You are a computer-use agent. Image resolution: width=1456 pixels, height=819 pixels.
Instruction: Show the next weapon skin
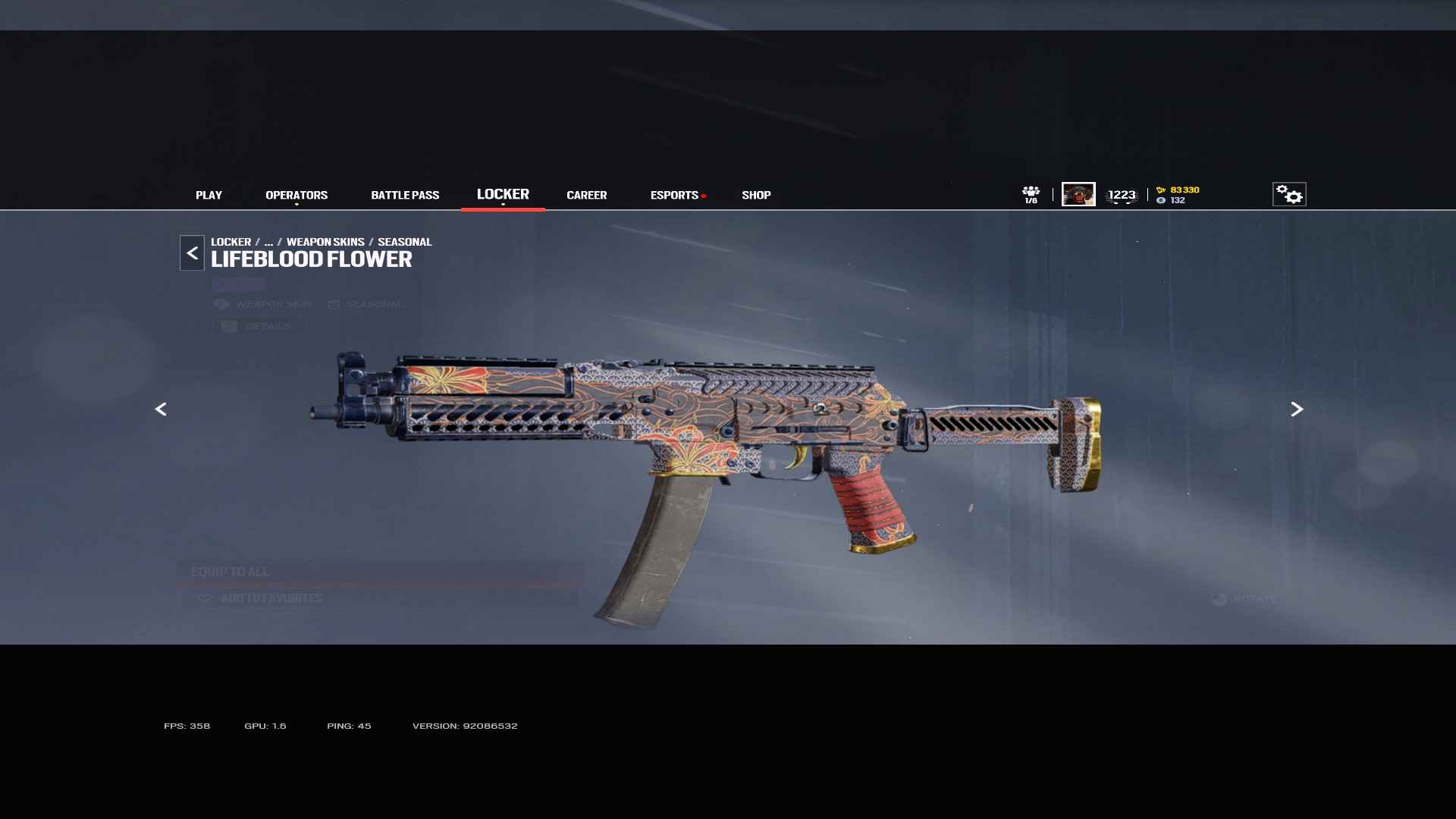[1297, 409]
